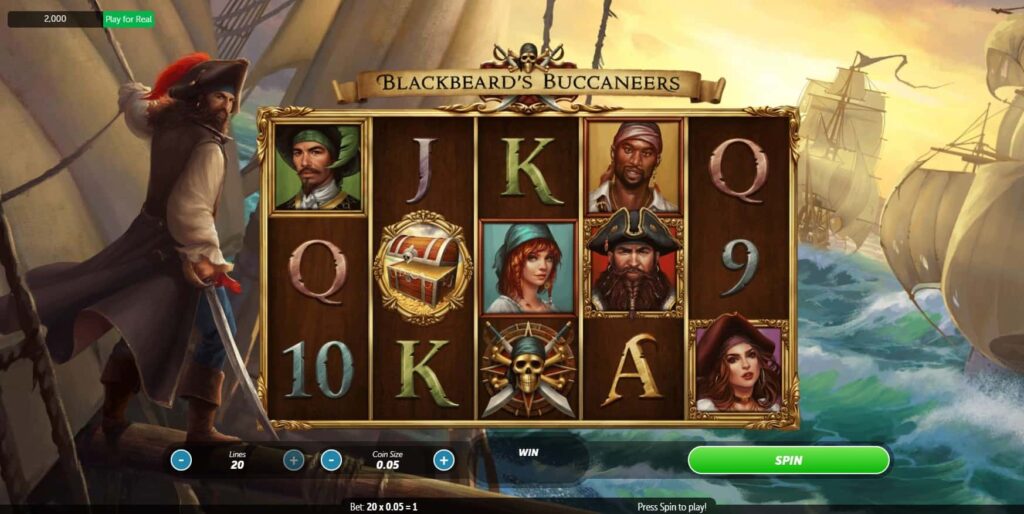The width and height of the screenshot is (1024, 514).
Task: Raise the coin size
Action: [443, 460]
